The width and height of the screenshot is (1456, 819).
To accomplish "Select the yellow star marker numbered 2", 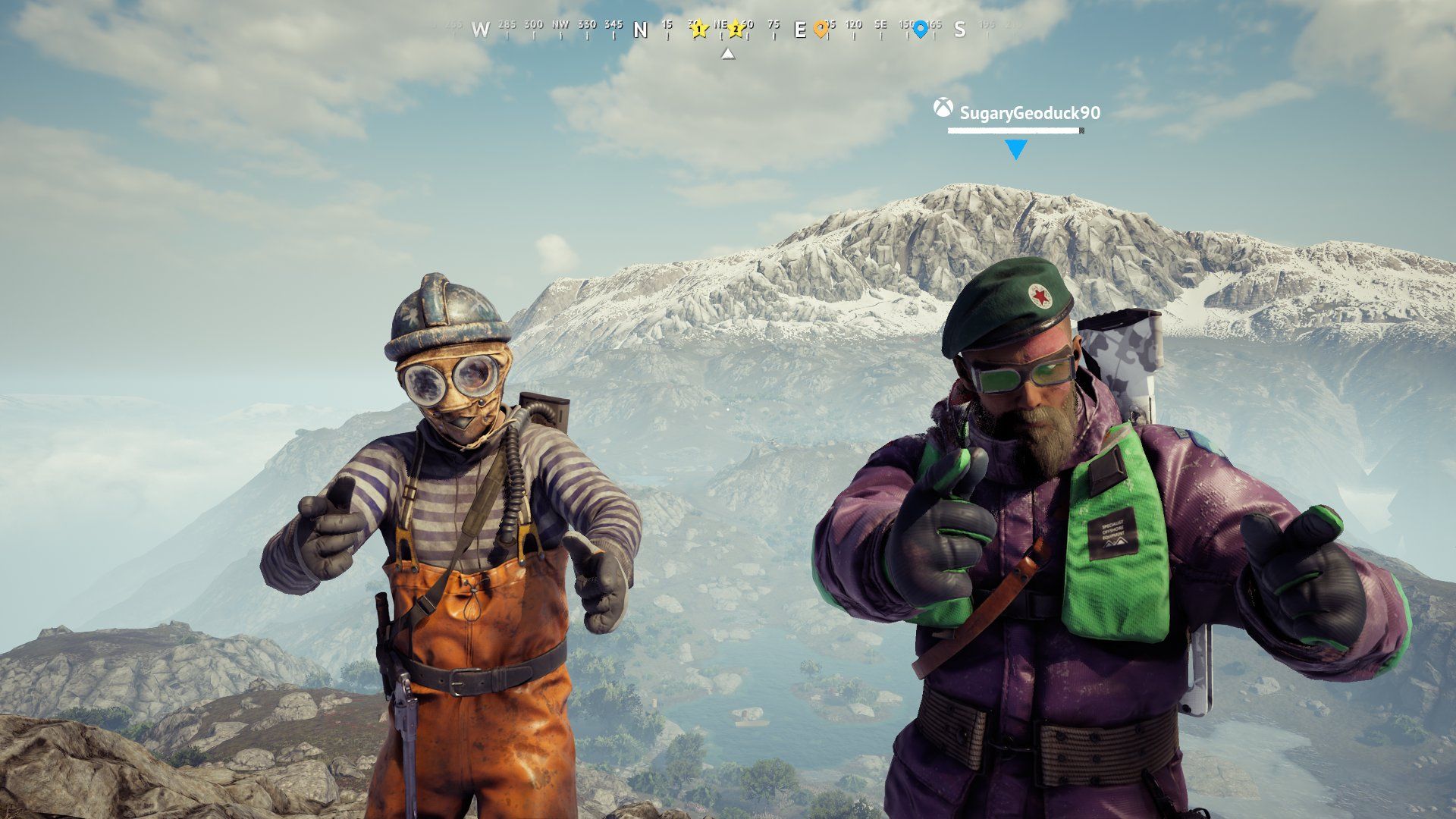I will click(x=736, y=30).
